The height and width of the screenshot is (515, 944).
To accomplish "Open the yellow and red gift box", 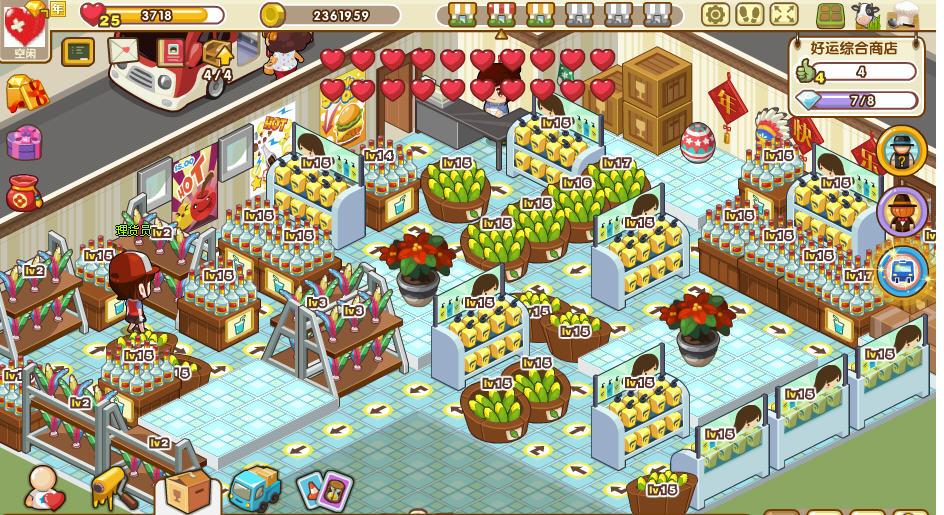I will tap(26, 93).
